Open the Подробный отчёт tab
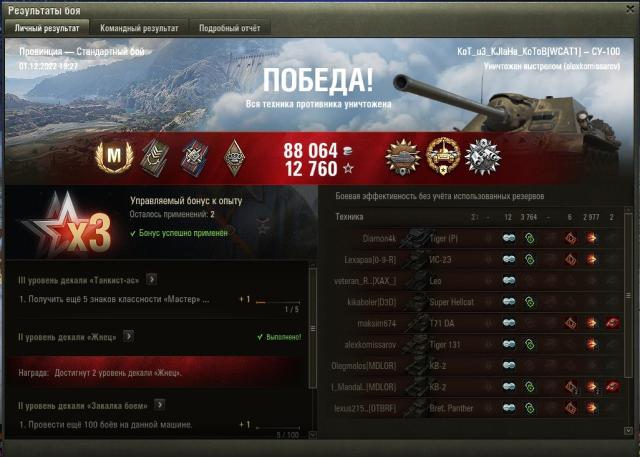The width and height of the screenshot is (640, 457). [x=229, y=28]
